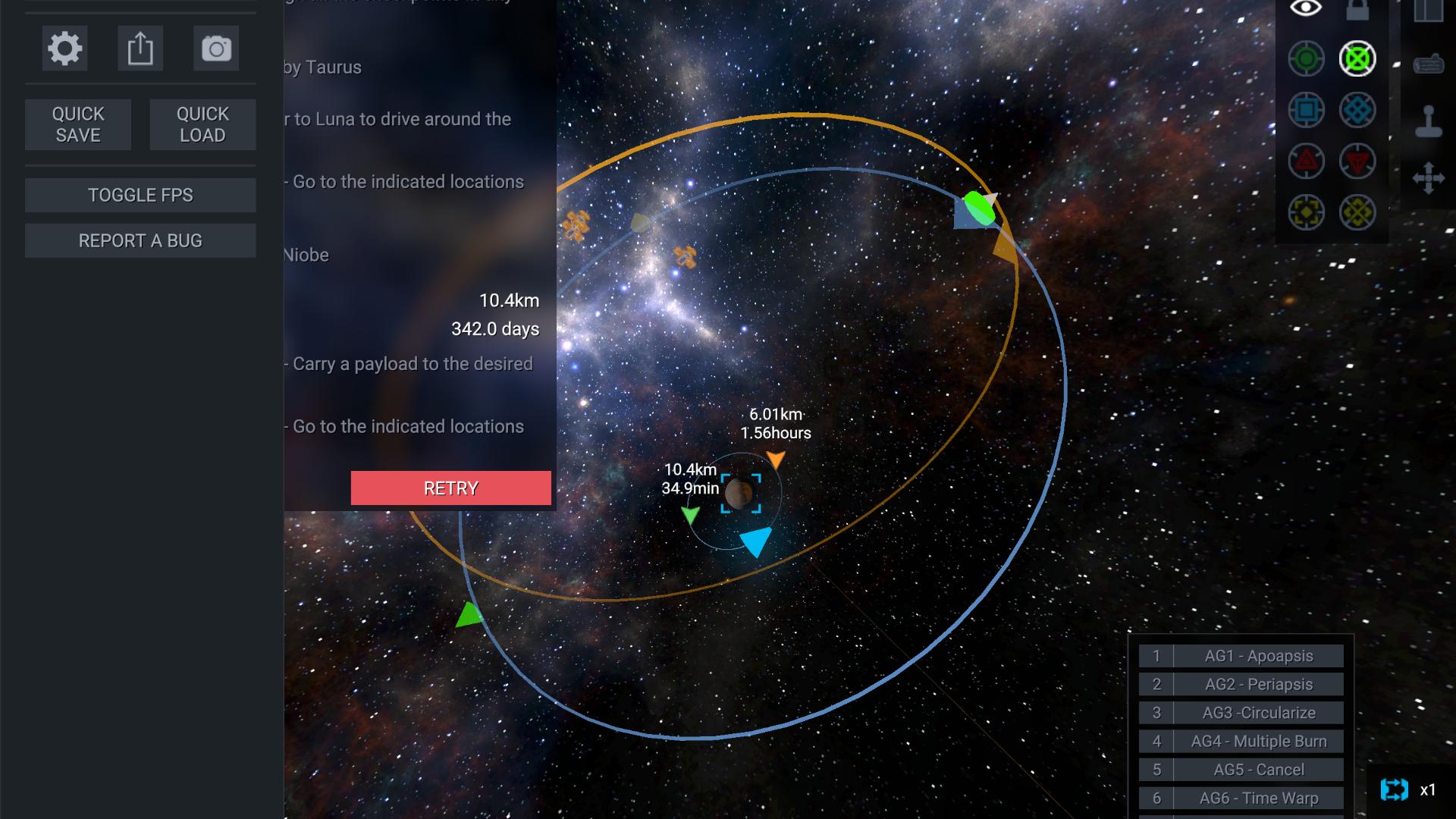Open the gear settings menu
Viewport: 1456px width, 819px height.
coord(64,49)
